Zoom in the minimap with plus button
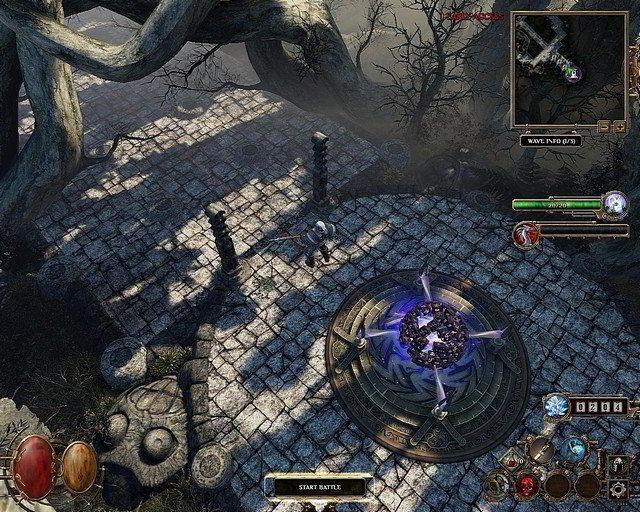Viewport: 640px width, 512px height. pos(617,127)
